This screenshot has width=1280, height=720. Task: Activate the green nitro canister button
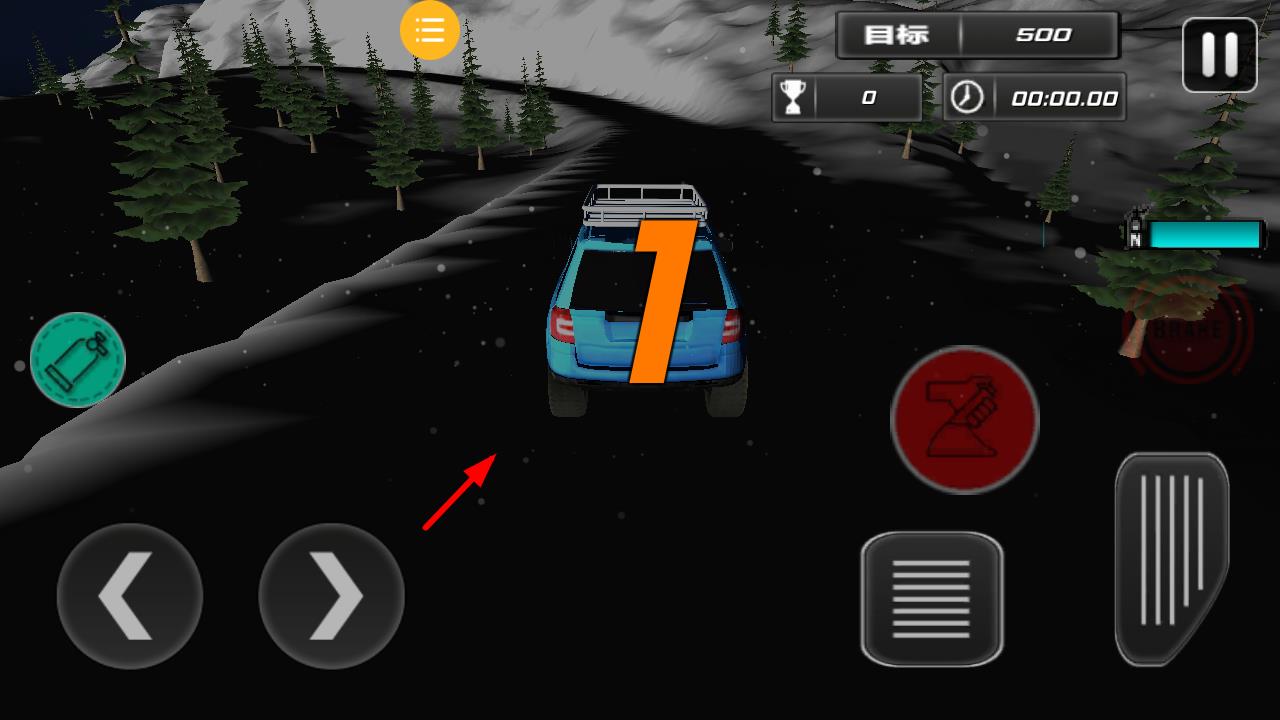click(78, 360)
